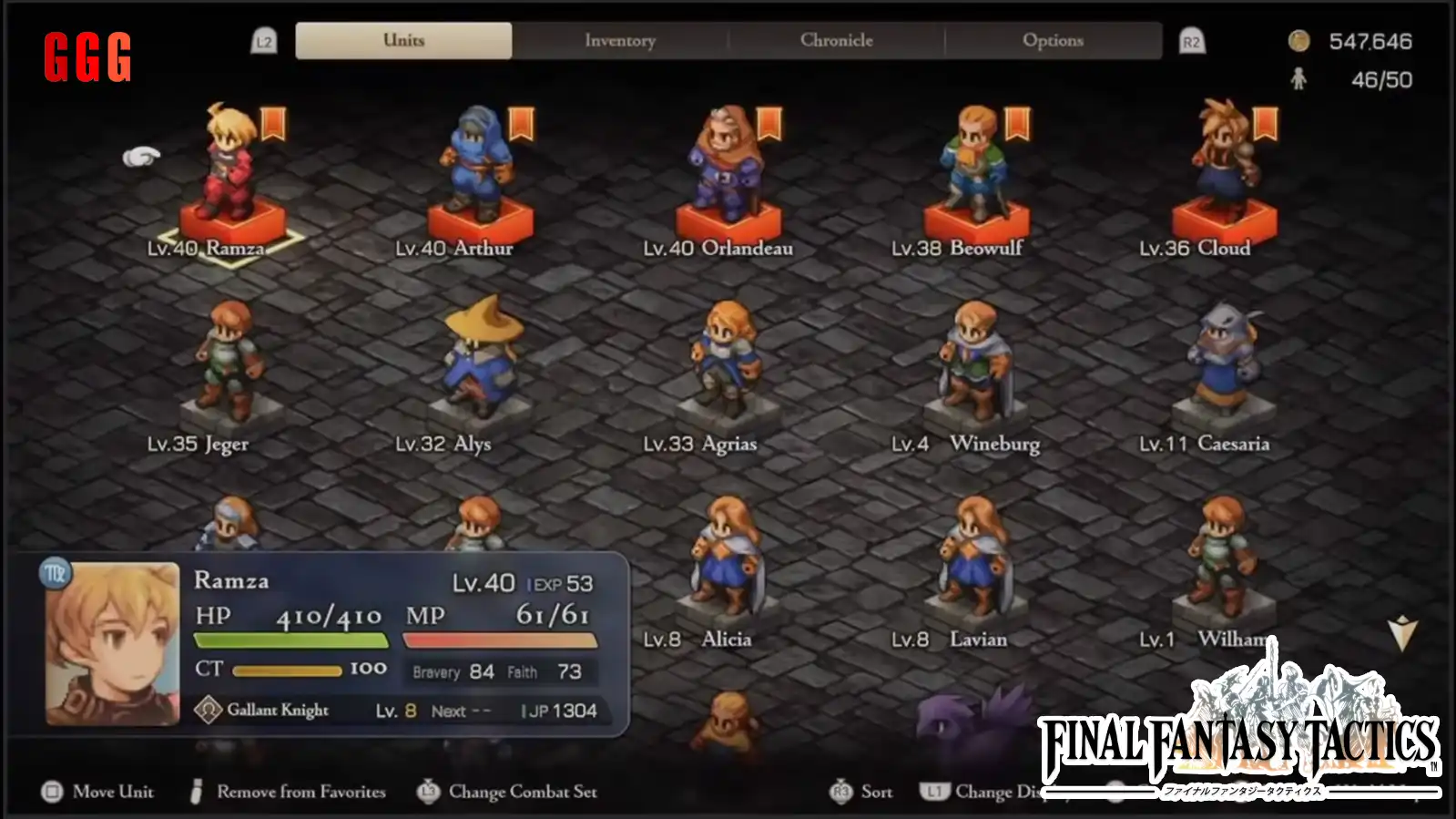Select the unit Ramza
The image size is (1456, 819).
[230, 173]
